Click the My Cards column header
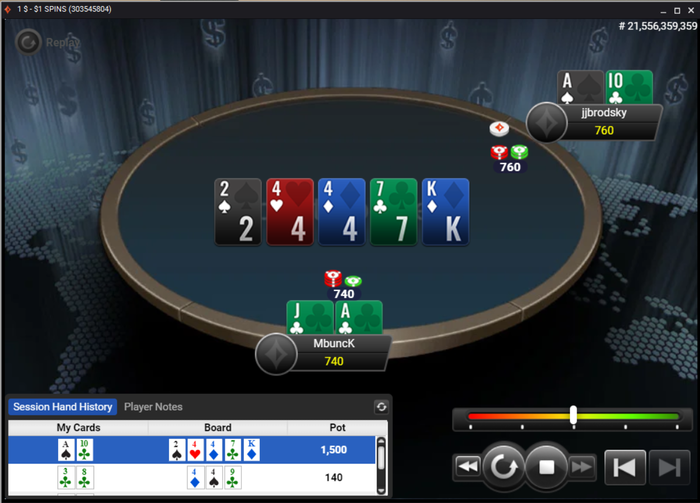This screenshot has width=700, height=503. [x=78, y=428]
